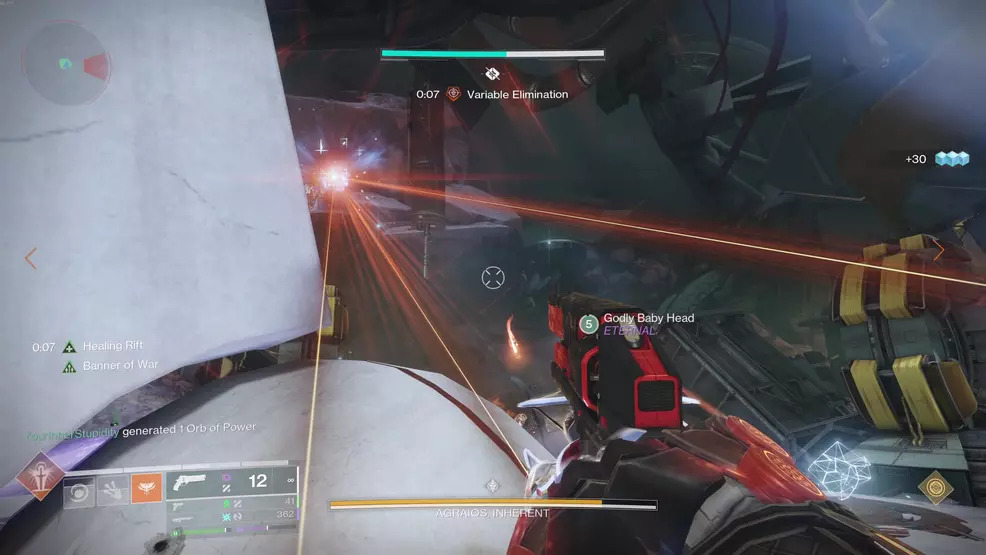Activate the melee ability slot
Viewport: 986px width, 555px height.
click(112, 489)
